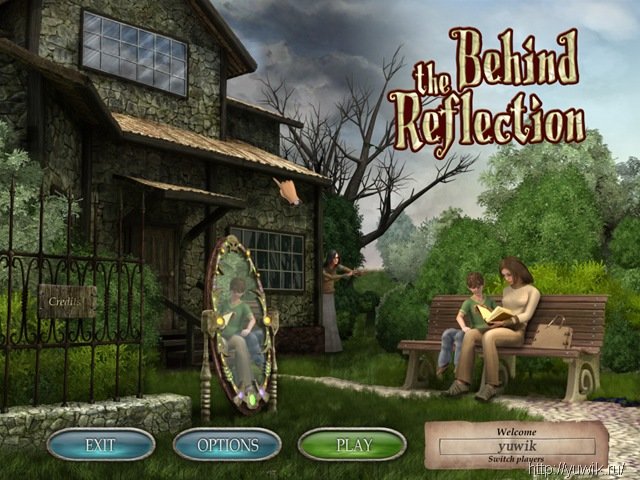Choose Switch players under the welcome name
Screen dimensions: 640x480
click(516, 458)
